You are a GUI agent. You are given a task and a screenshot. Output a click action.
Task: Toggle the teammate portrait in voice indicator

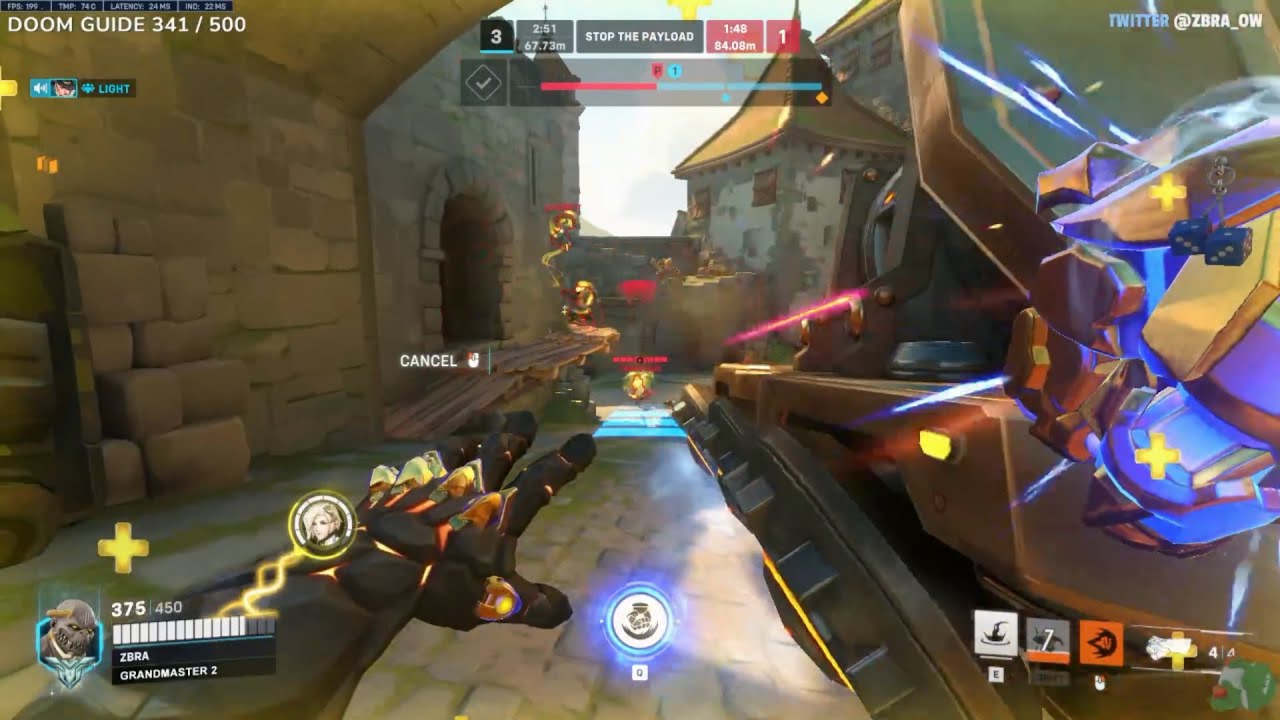coord(62,88)
